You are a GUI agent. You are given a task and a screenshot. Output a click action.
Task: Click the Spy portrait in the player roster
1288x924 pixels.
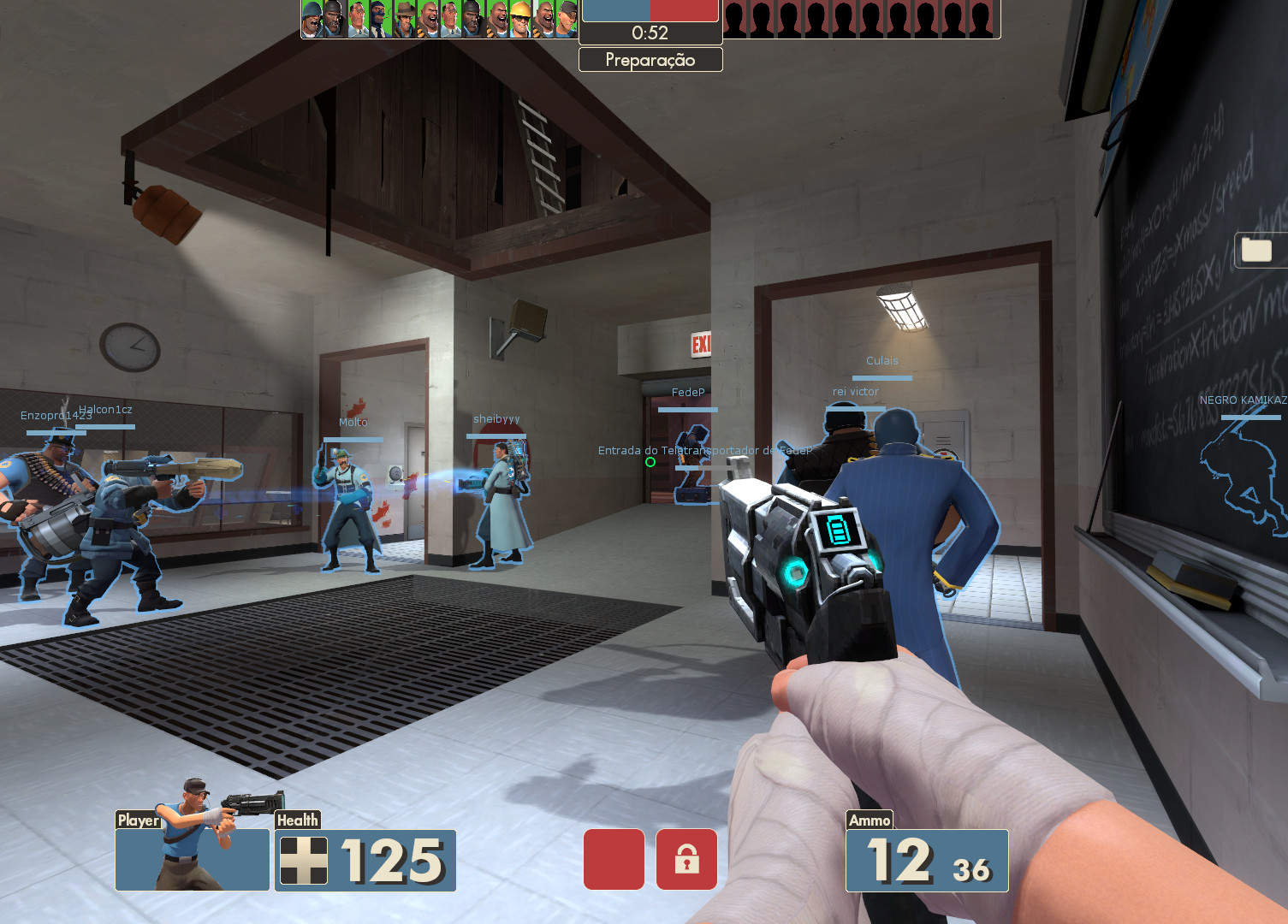[380, 17]
